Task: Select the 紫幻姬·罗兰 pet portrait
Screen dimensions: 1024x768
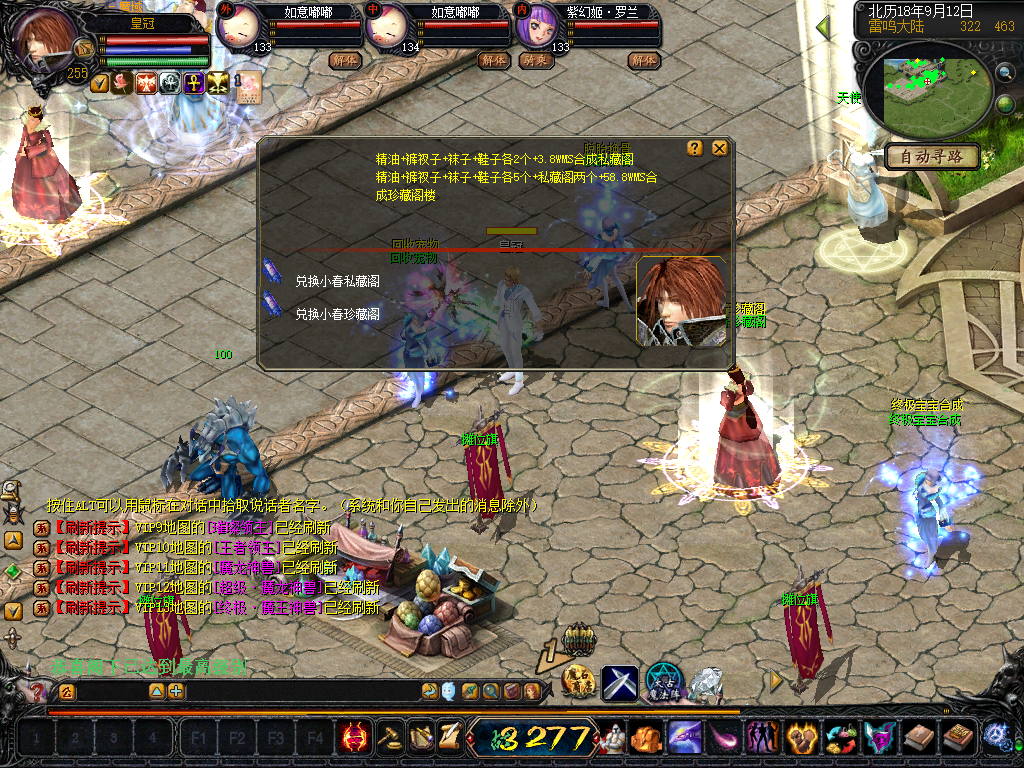Action: (x=538, y=27)
